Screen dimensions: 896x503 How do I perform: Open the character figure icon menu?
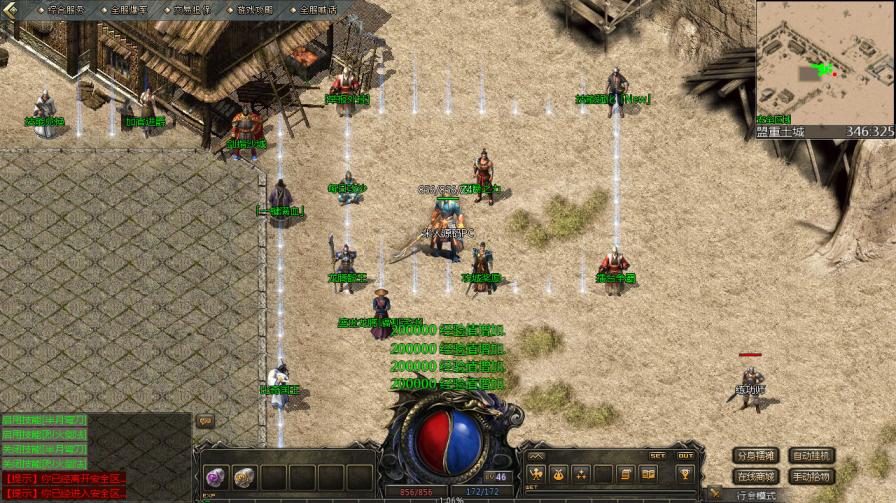pos(536,474)
